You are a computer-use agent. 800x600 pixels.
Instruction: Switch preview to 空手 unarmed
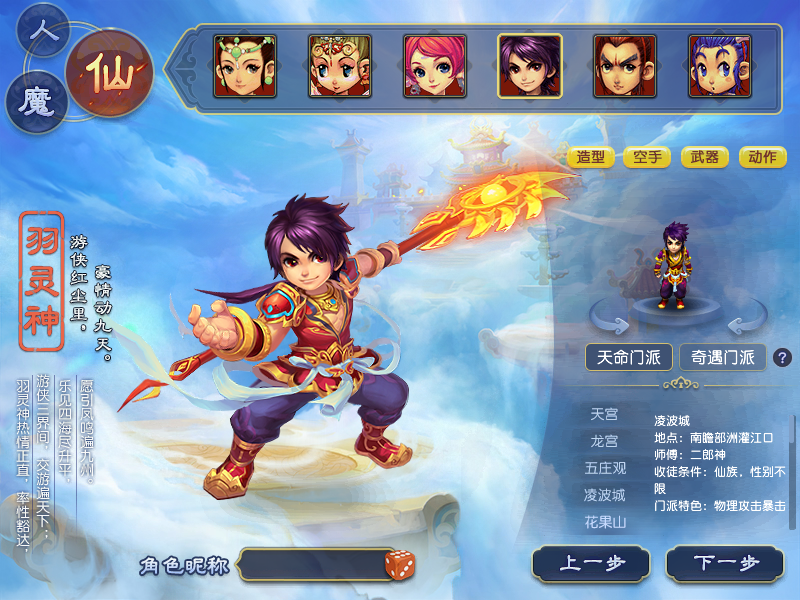pyautogui.click(x=647, y=157)
